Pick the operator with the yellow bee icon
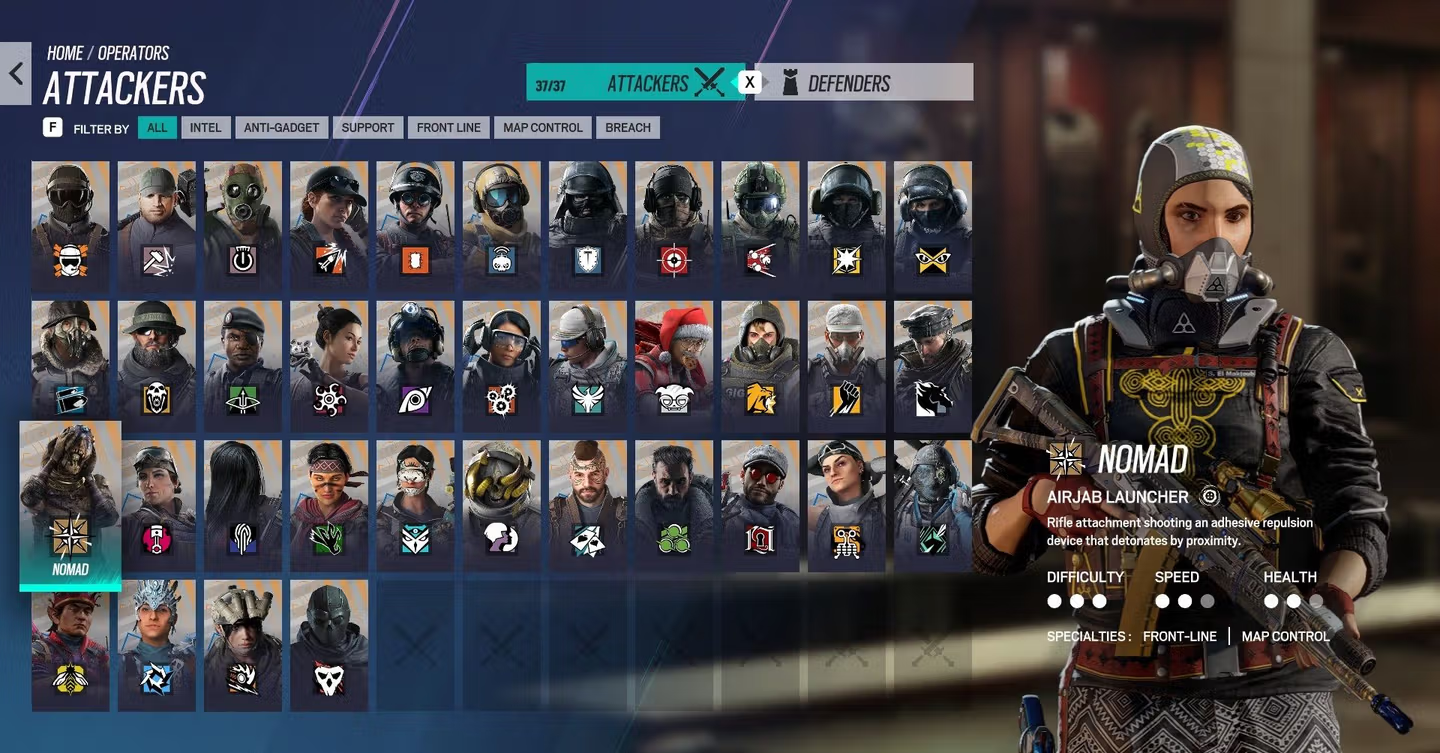Viewport: 1440px width, 753px height. pos(70,645)
